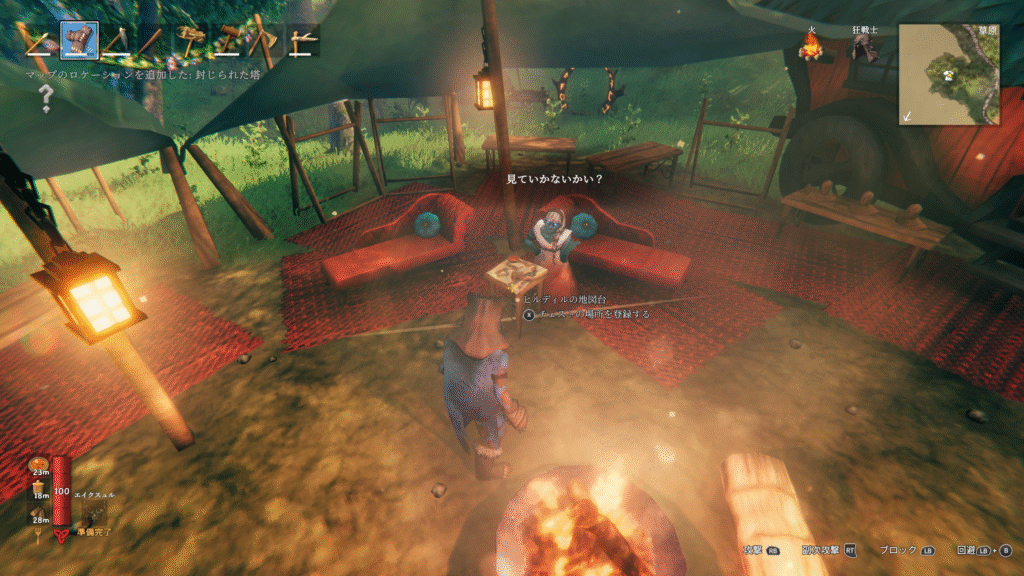Open the minimap showing the meadows
This screenshot has height=576, width=1024.
point(948,74)
